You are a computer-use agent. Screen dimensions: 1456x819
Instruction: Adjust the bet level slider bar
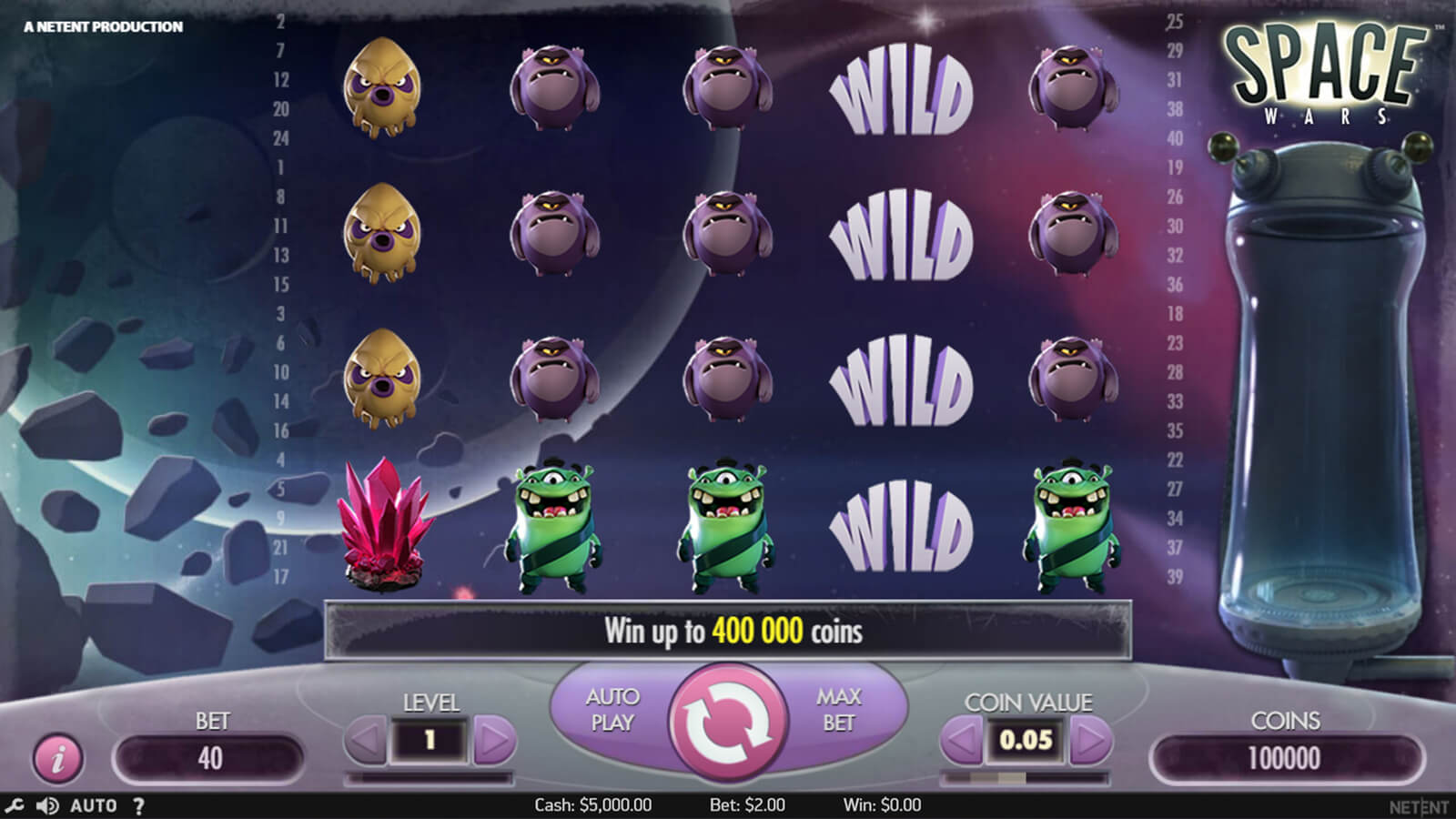430,778
